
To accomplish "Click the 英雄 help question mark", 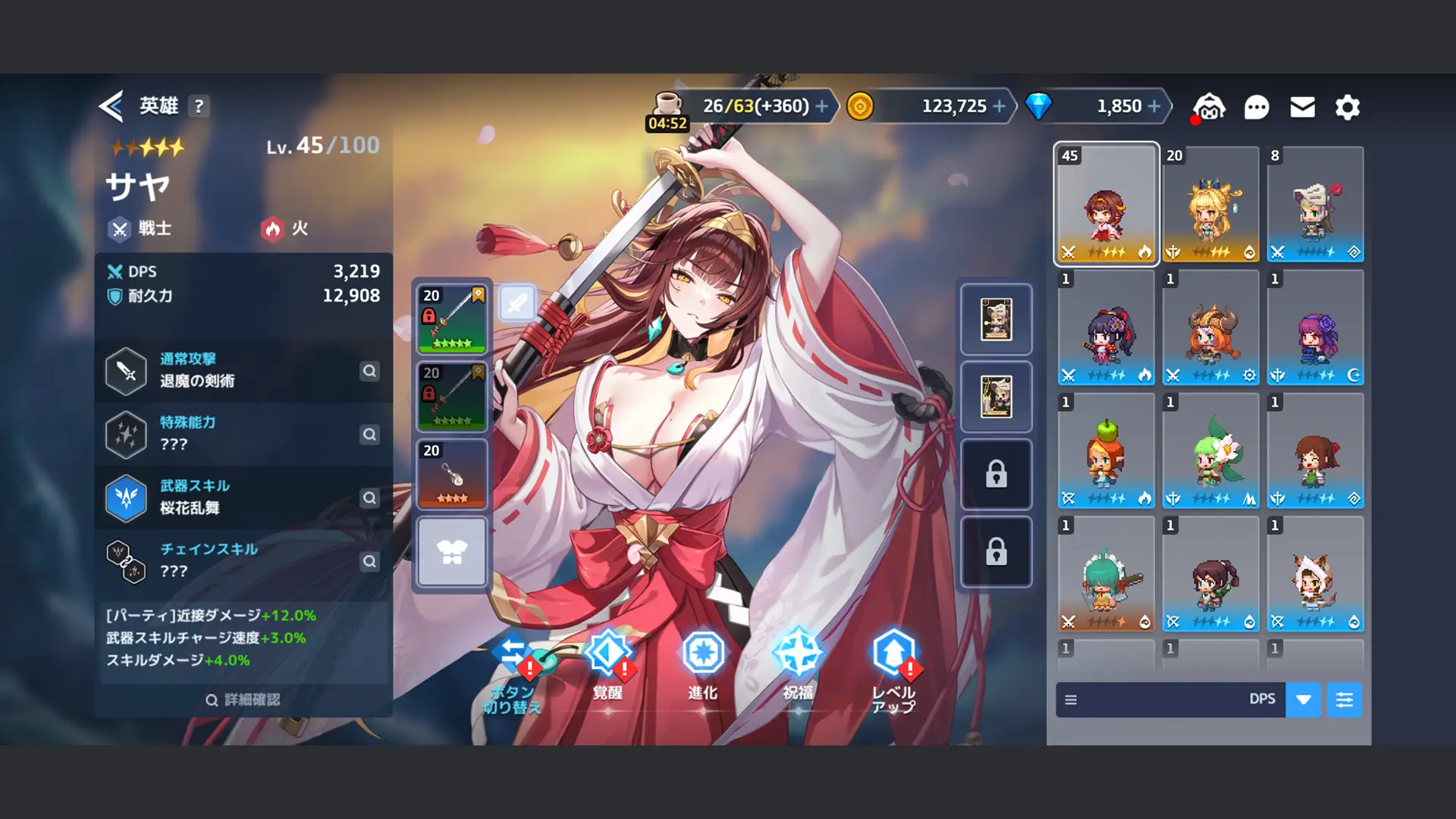I will coord(199,106).
